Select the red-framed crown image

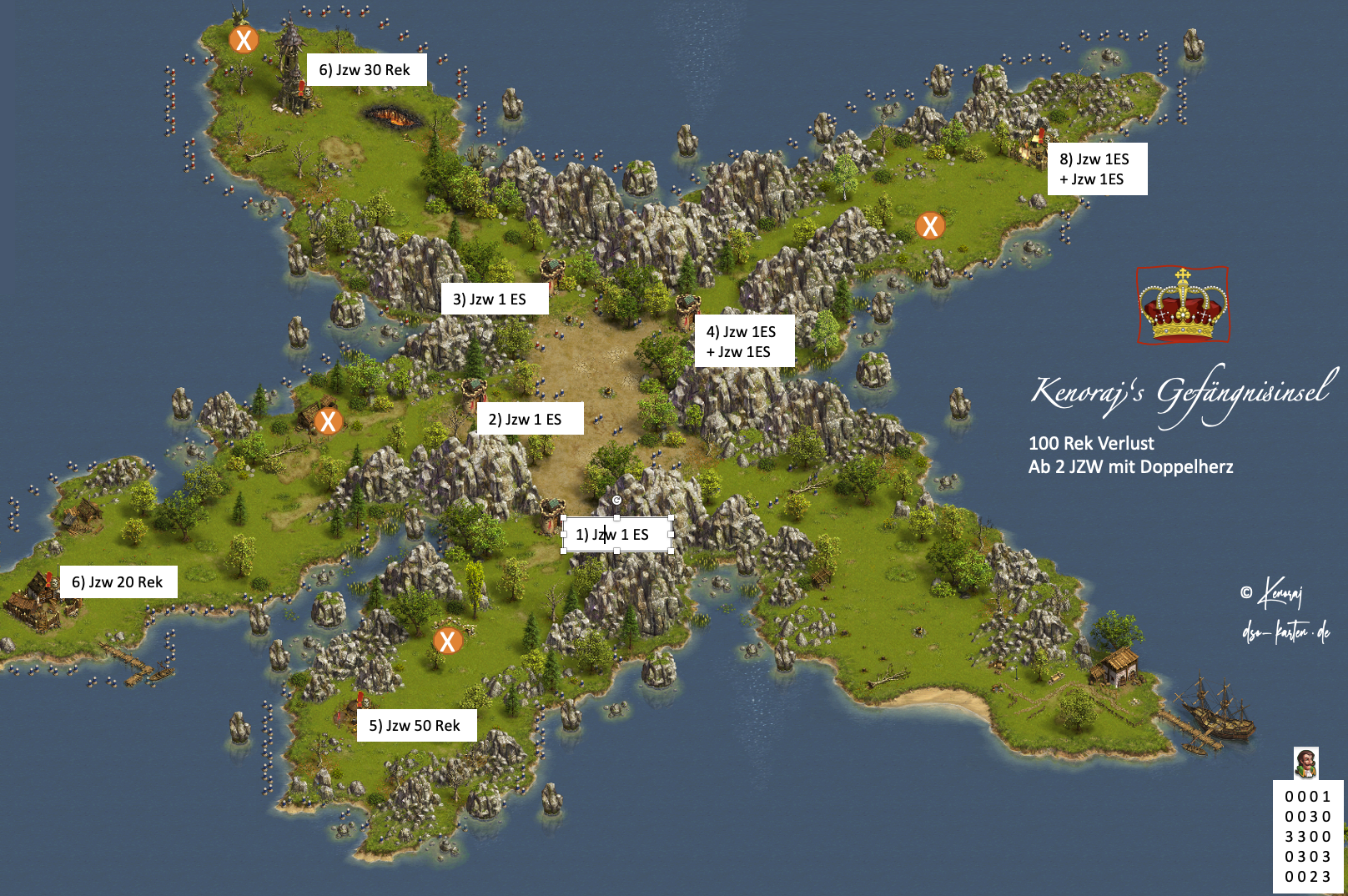coord(1182,305)
